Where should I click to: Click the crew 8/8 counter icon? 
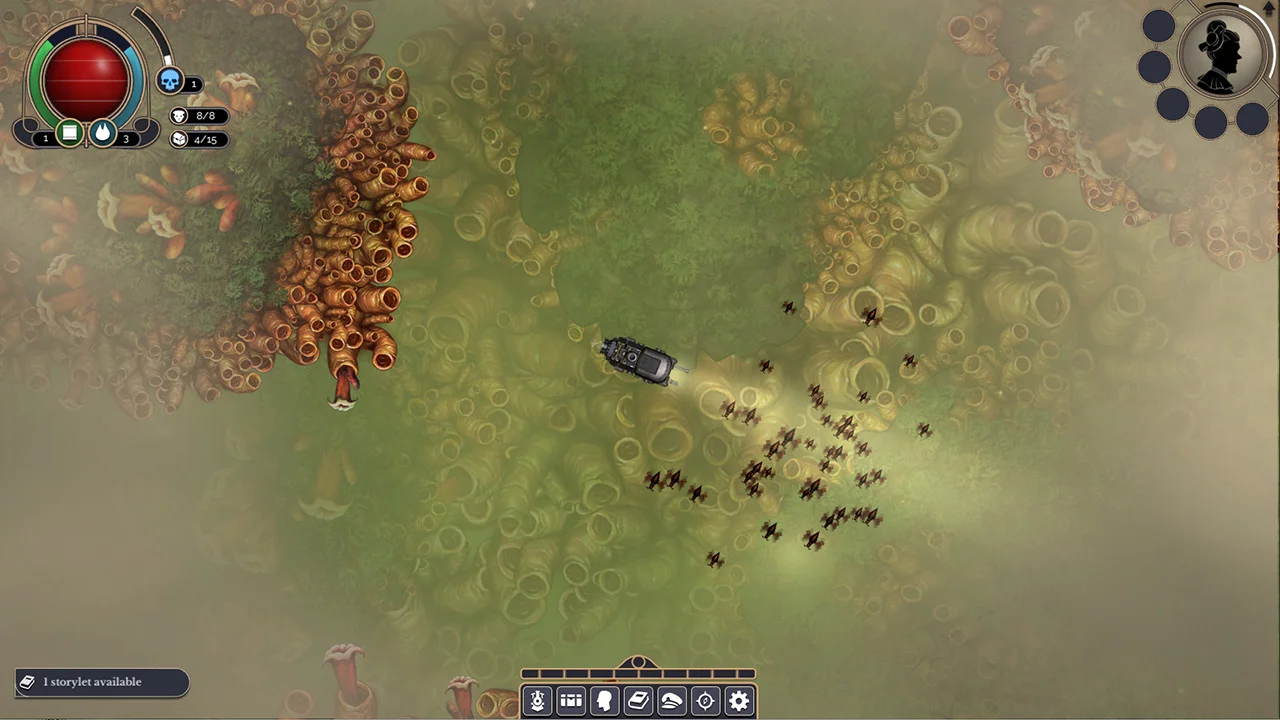(179, 116)
